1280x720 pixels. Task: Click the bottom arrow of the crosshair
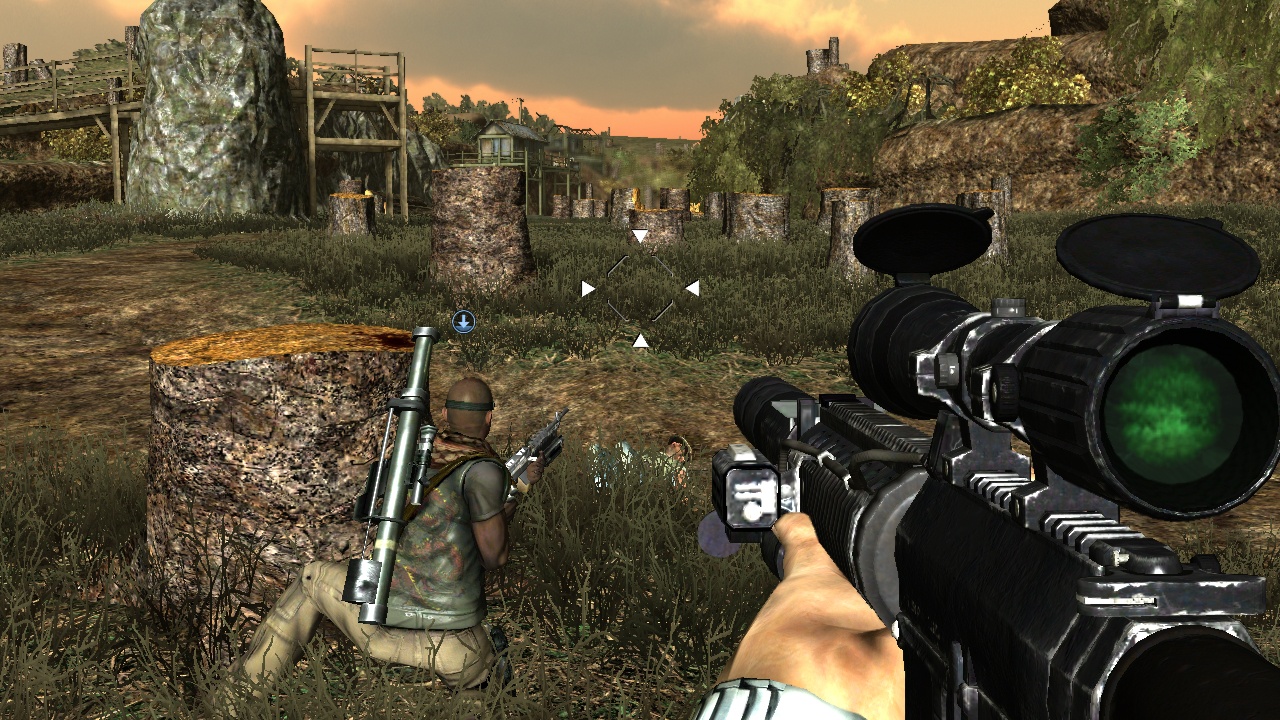pyautogui.click(x=640, y=340)
